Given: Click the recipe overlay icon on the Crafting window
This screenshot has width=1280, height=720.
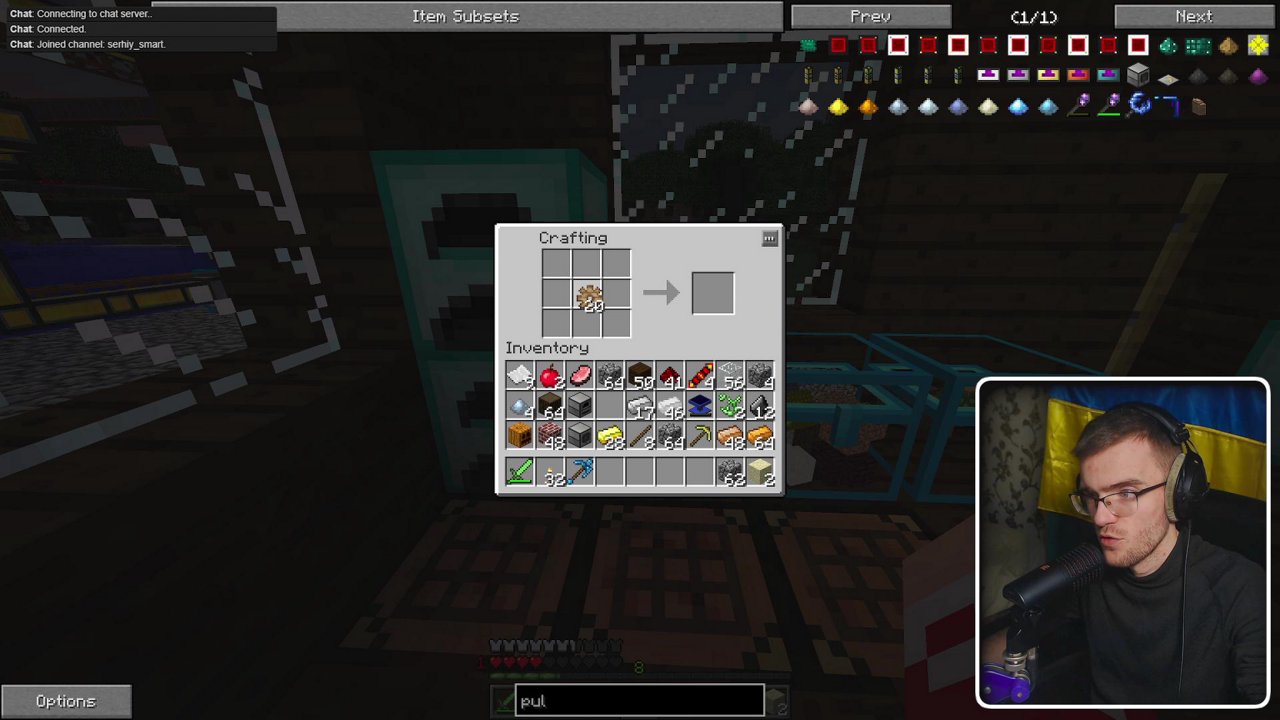Looking at the screenshot, I should coord(769,238).
